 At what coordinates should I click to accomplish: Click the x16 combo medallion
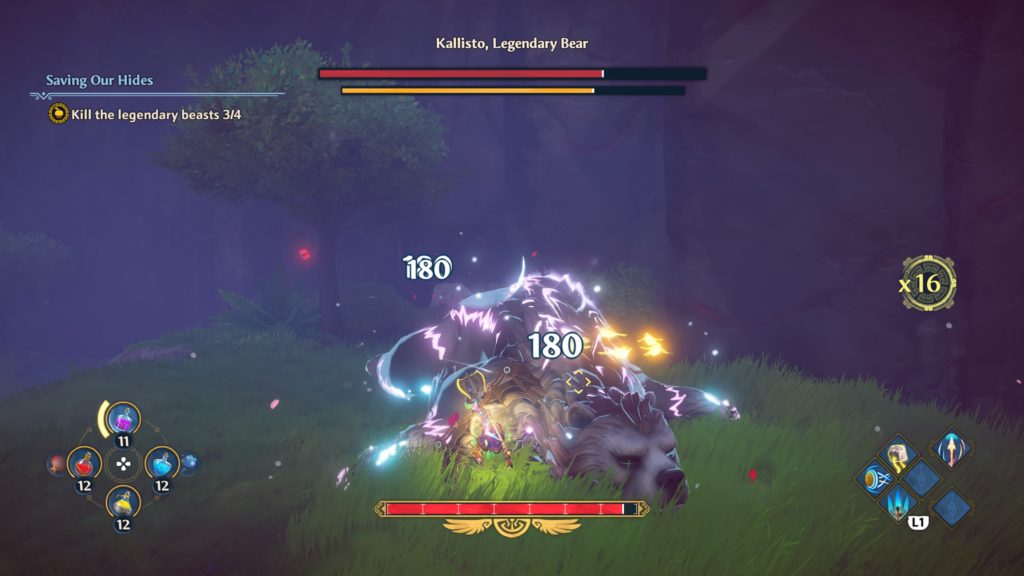pos(928,283)
